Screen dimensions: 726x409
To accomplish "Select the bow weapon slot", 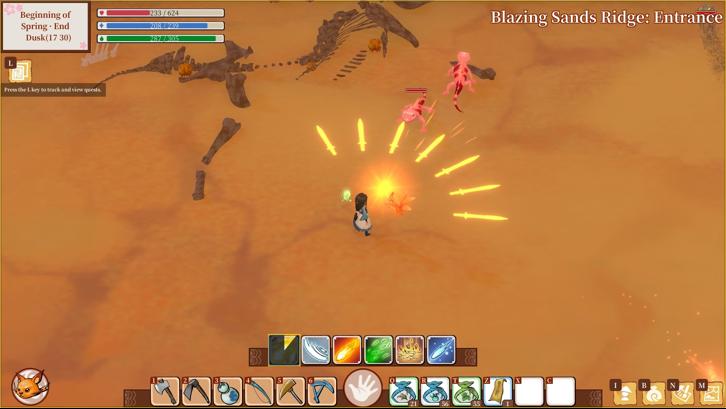I will click(259, 391).
